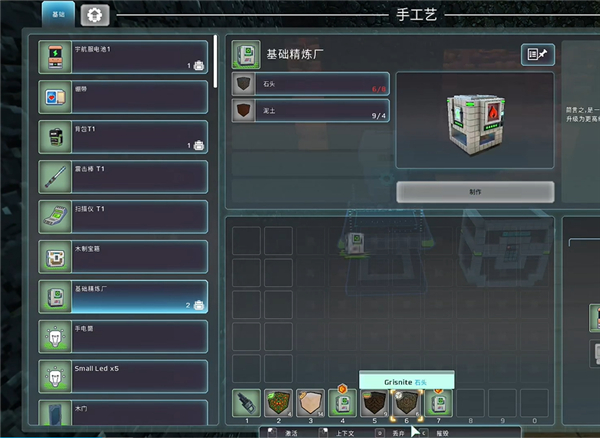Select the refinery item in hotbar slot 7
Image resolution: width=600 pixels, height=438 pixels.
(438, 403)
